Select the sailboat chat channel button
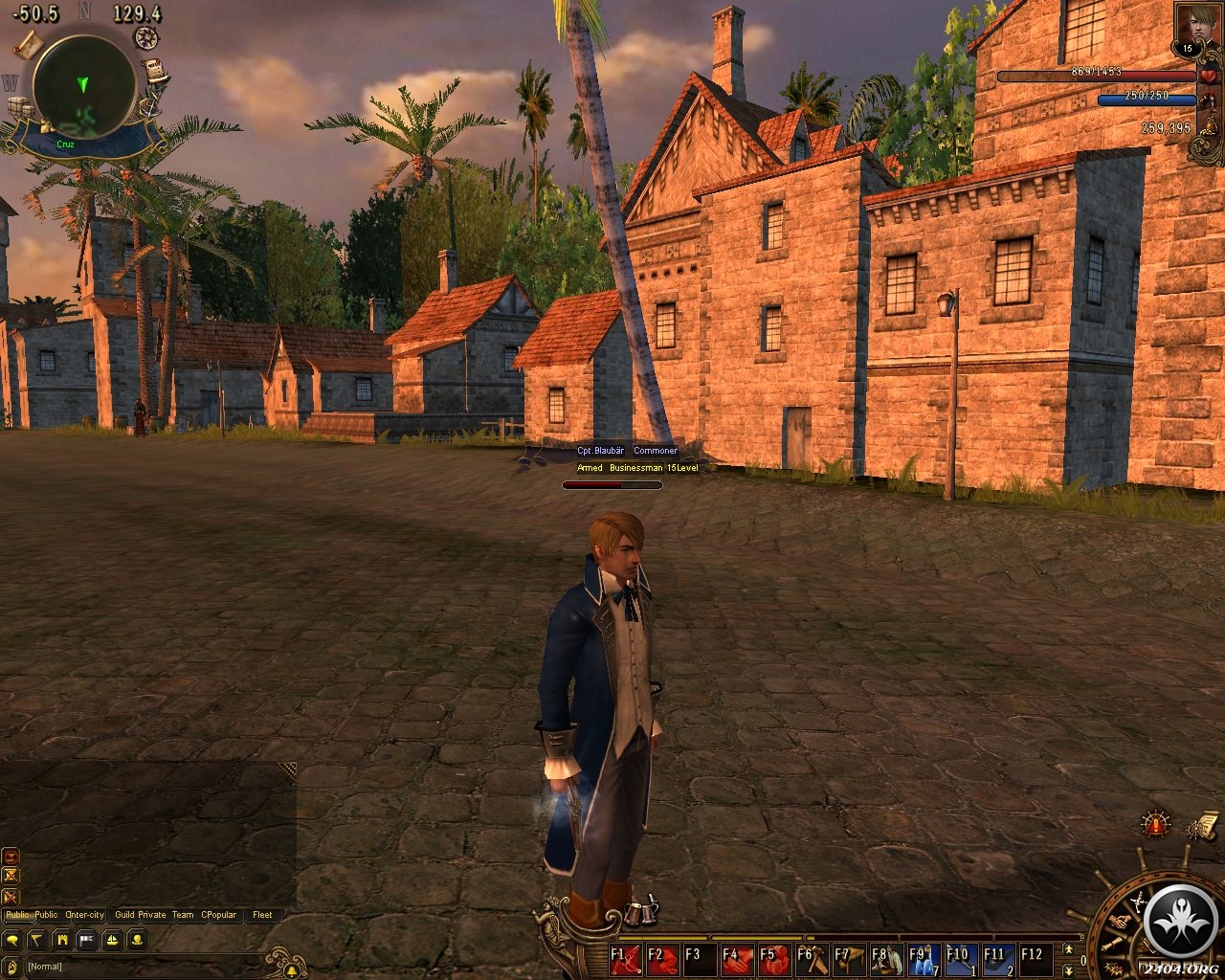 pyautogui.click(x=112, y=940)
